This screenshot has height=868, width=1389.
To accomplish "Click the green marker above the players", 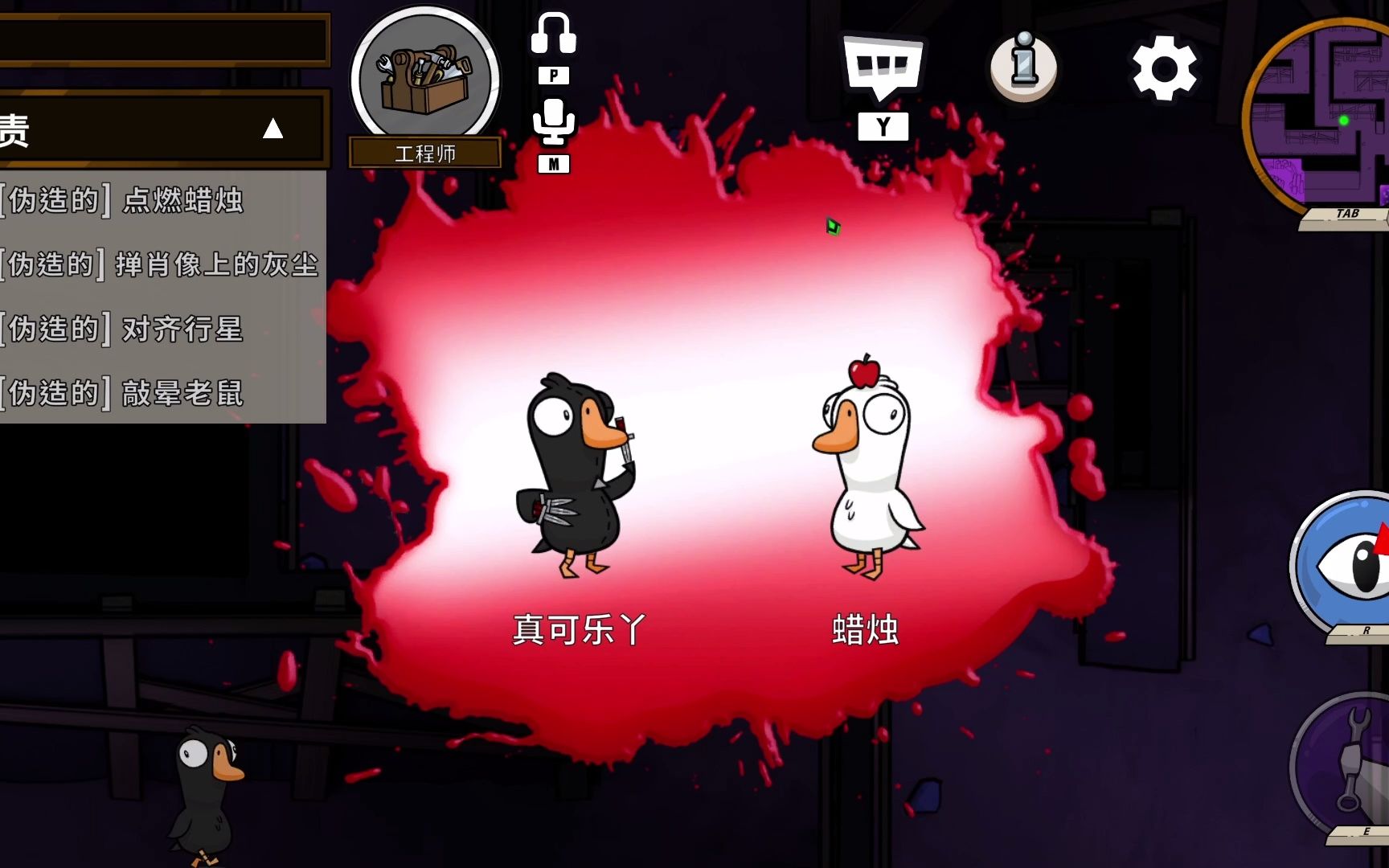I will click(832, 227).
